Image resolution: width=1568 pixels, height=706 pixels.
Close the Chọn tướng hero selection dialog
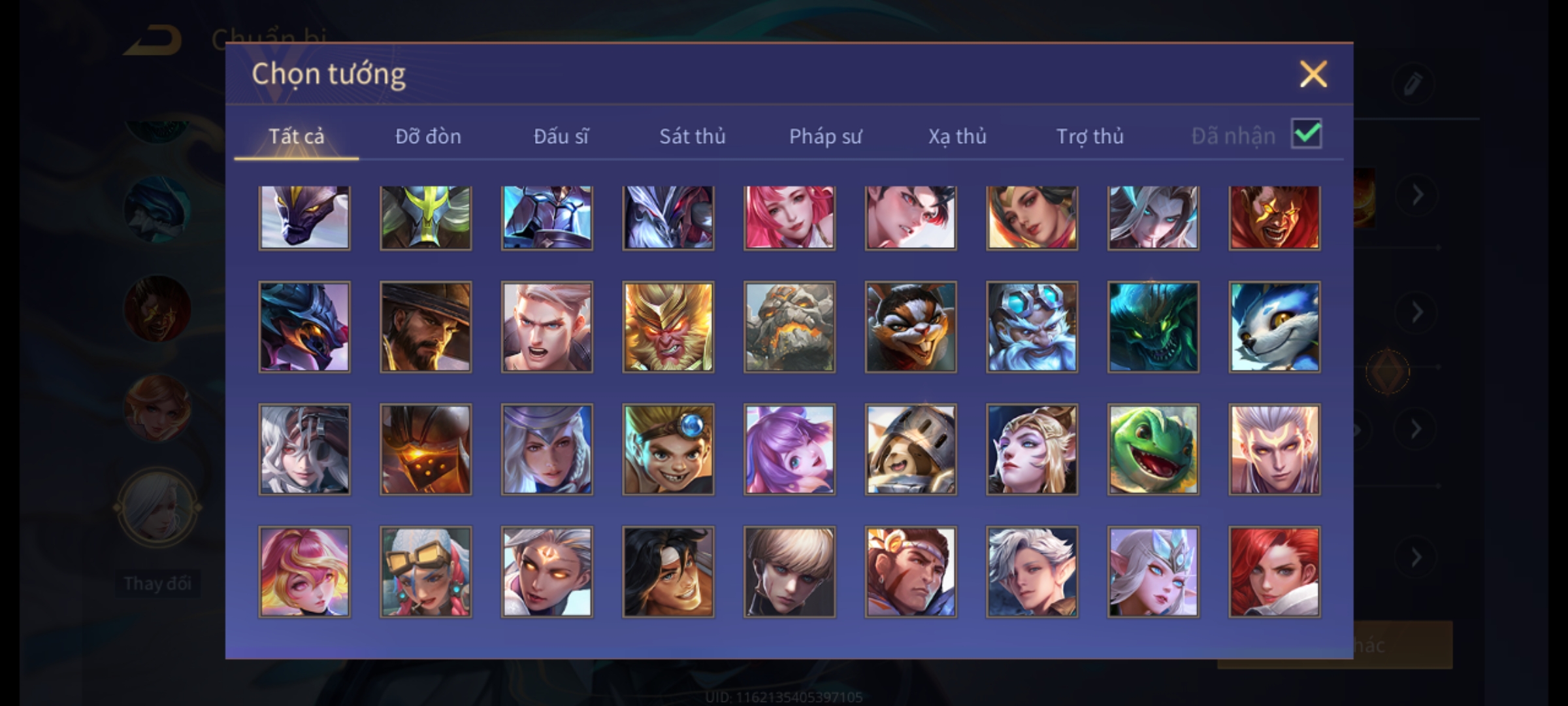pyautogui.click(x=1313, y=74)
